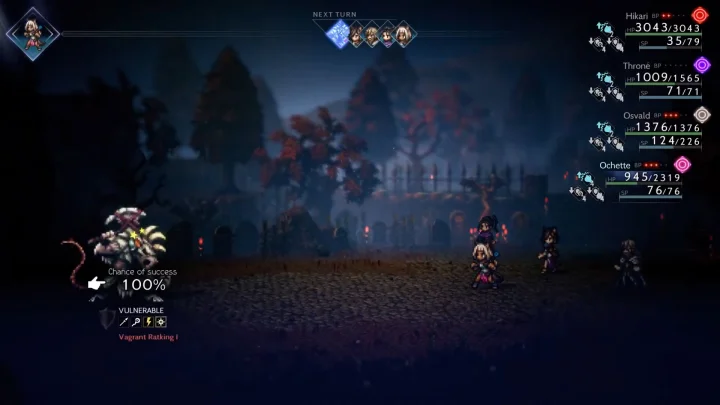720x405 pixels.
Task: Click the light weakness icon
Action: (161, 322)
